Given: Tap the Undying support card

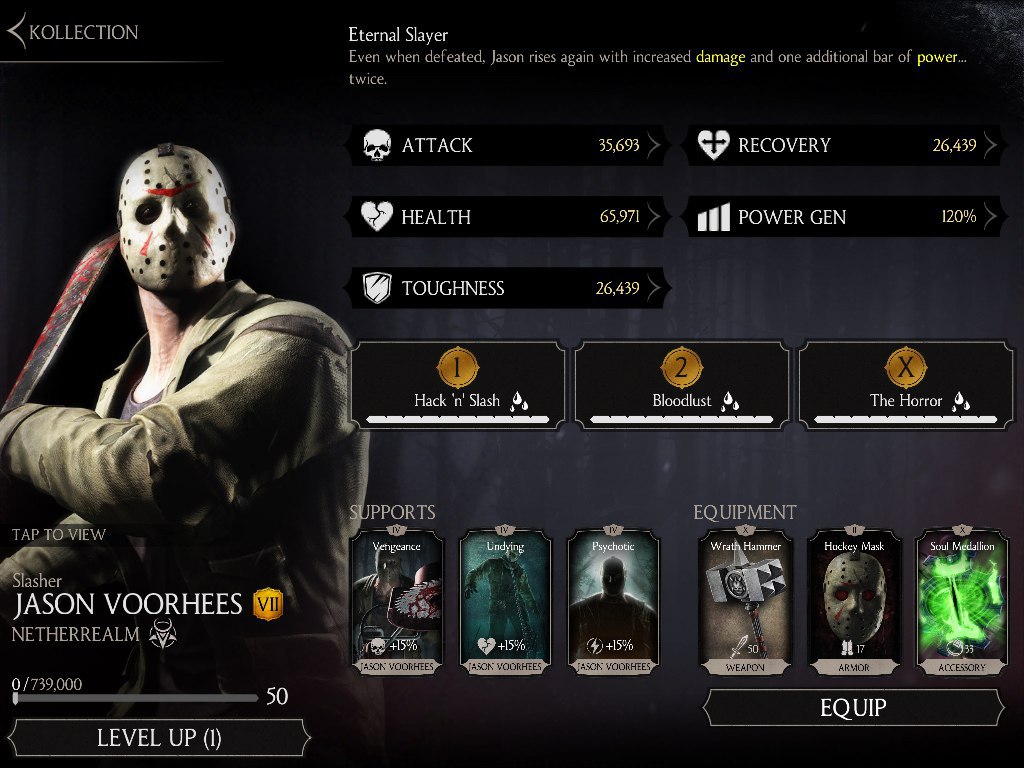Looking at the screenshot, I should coord(505,600).
